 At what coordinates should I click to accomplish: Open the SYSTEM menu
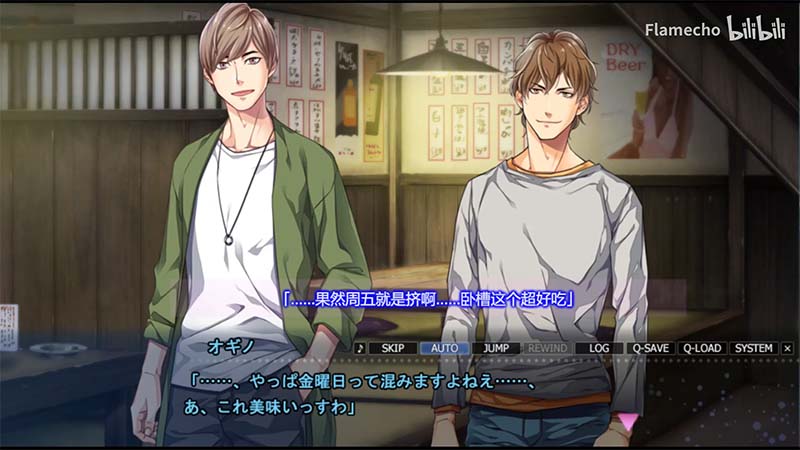click(753, 348)
